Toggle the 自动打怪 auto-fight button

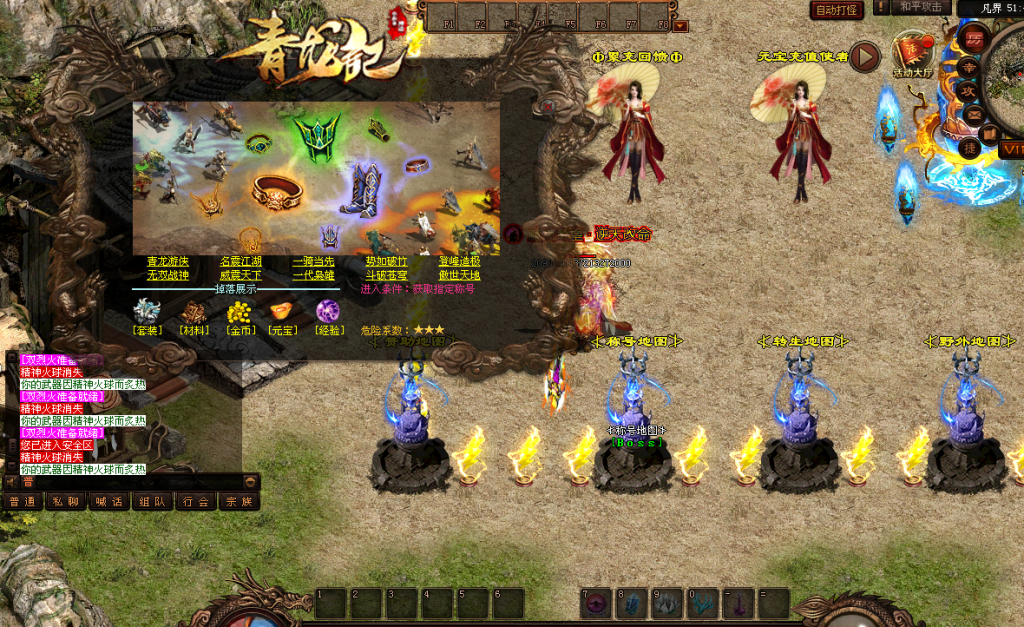pos(836,10)
